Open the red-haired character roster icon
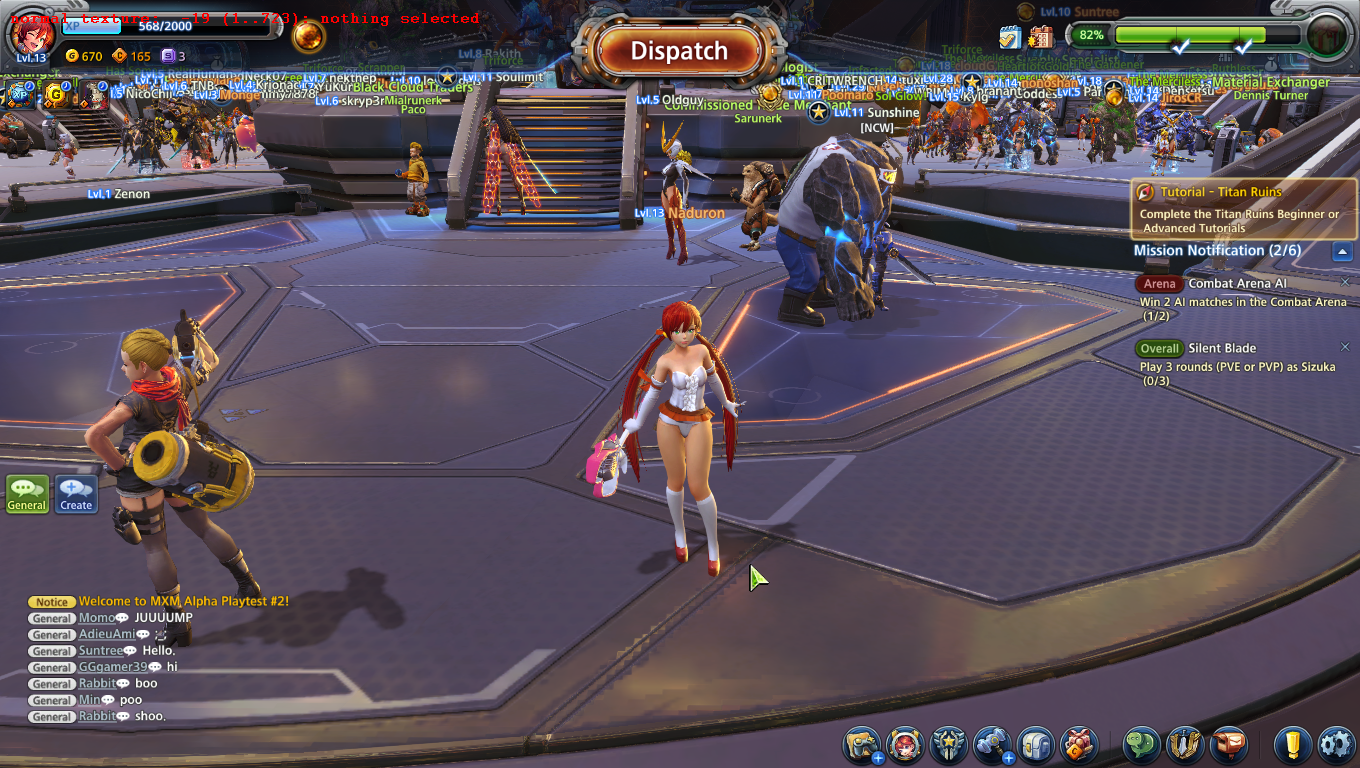The image size is (1360, 768). (x=905, y=745)
